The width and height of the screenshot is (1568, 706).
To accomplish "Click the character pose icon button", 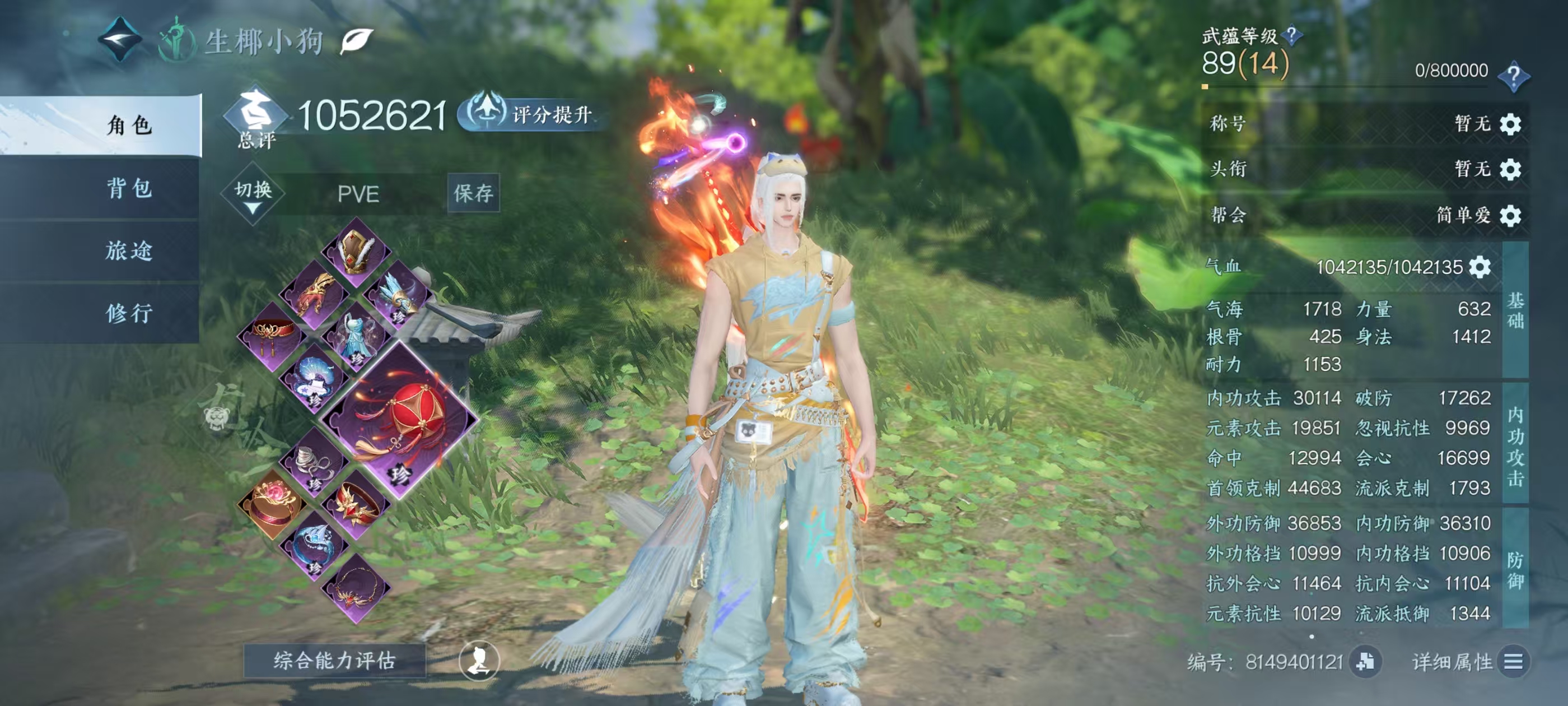I will pyautogui.click(x=479, y=661).
